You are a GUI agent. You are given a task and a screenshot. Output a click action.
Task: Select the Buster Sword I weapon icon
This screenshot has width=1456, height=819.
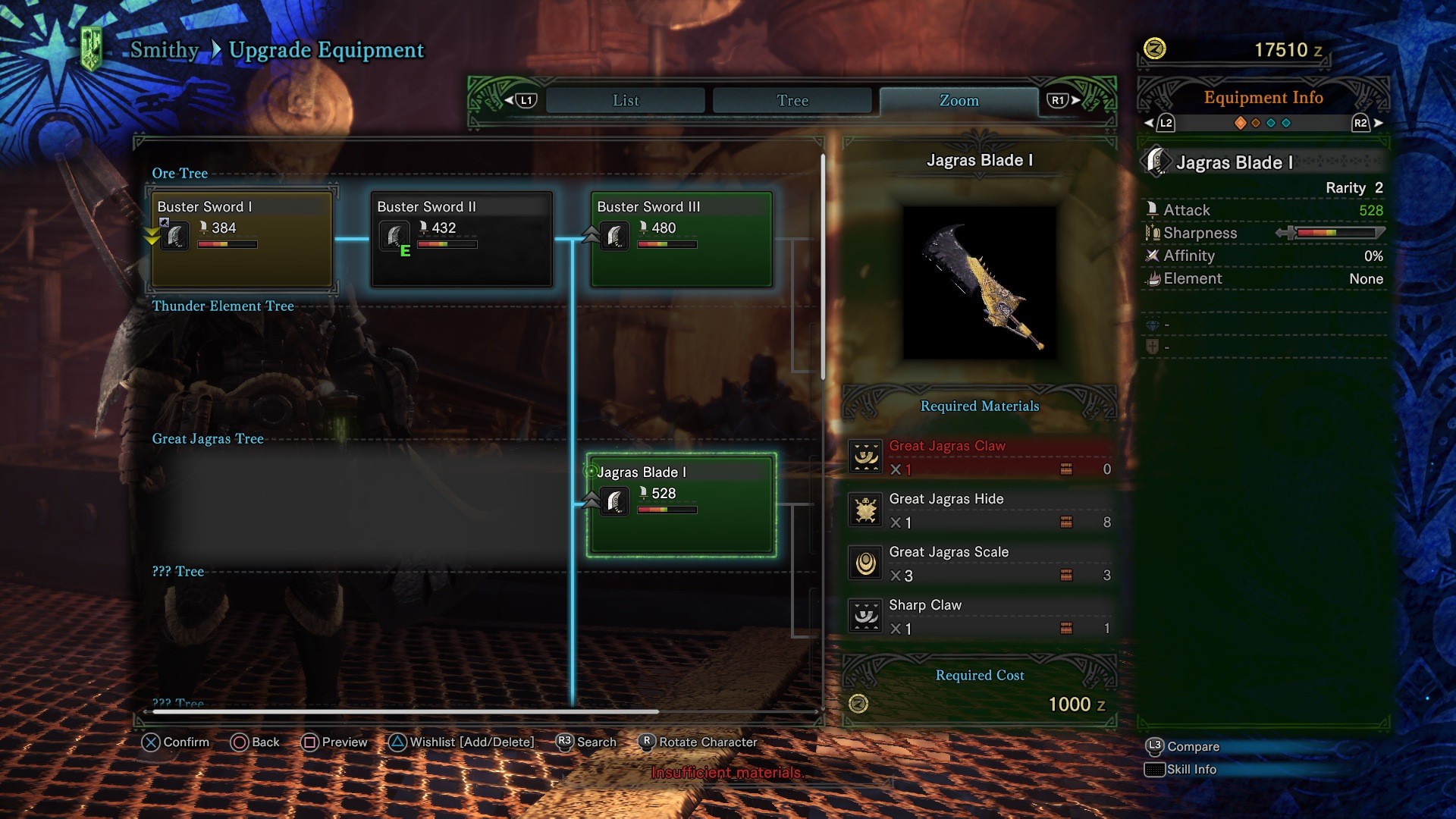[x=174, y=236]
